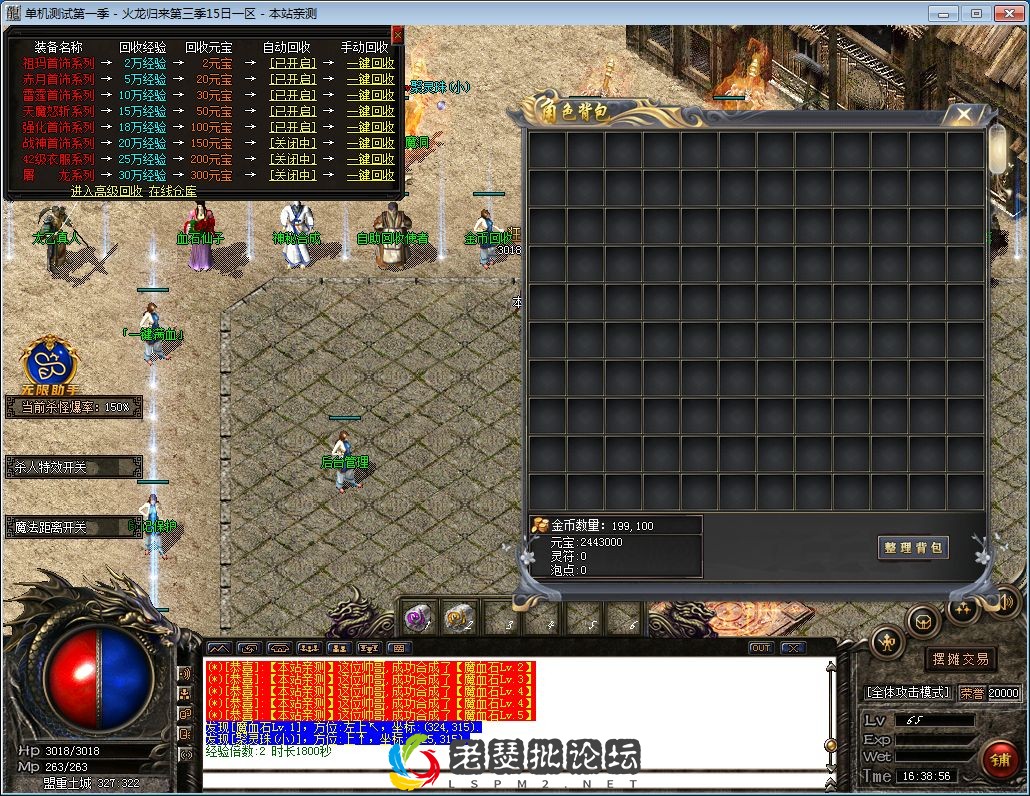Enable auto-recycle for 战神首饰系列
The image size is (1030, 796).
point(292,143)
